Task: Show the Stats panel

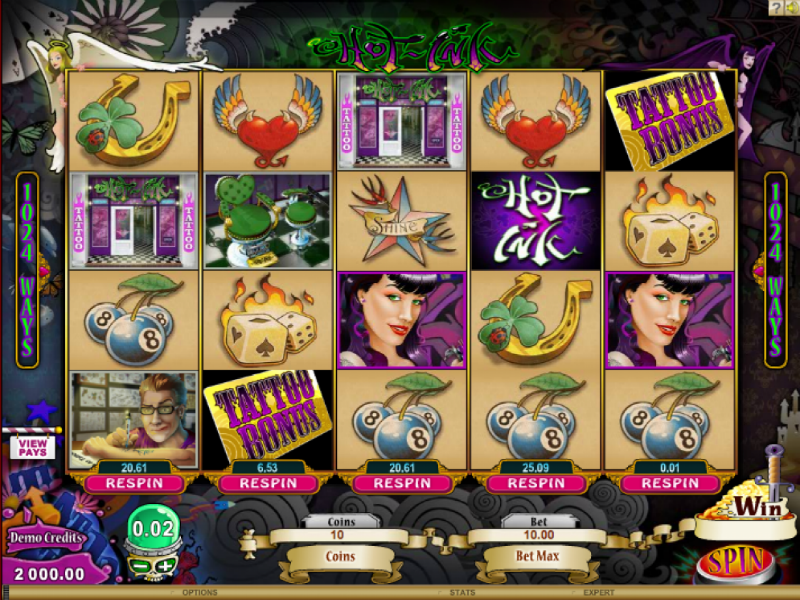Action: coord(448,593)
